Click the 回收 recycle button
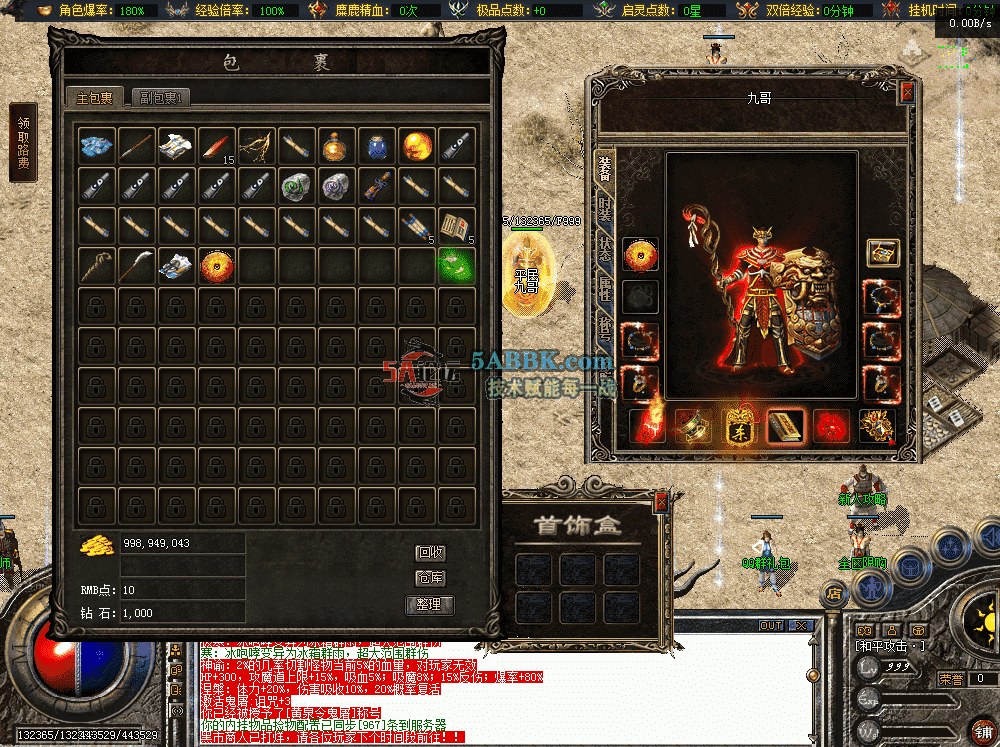The height and width of the screenshot is (747, 1000). tap(431, 552)
